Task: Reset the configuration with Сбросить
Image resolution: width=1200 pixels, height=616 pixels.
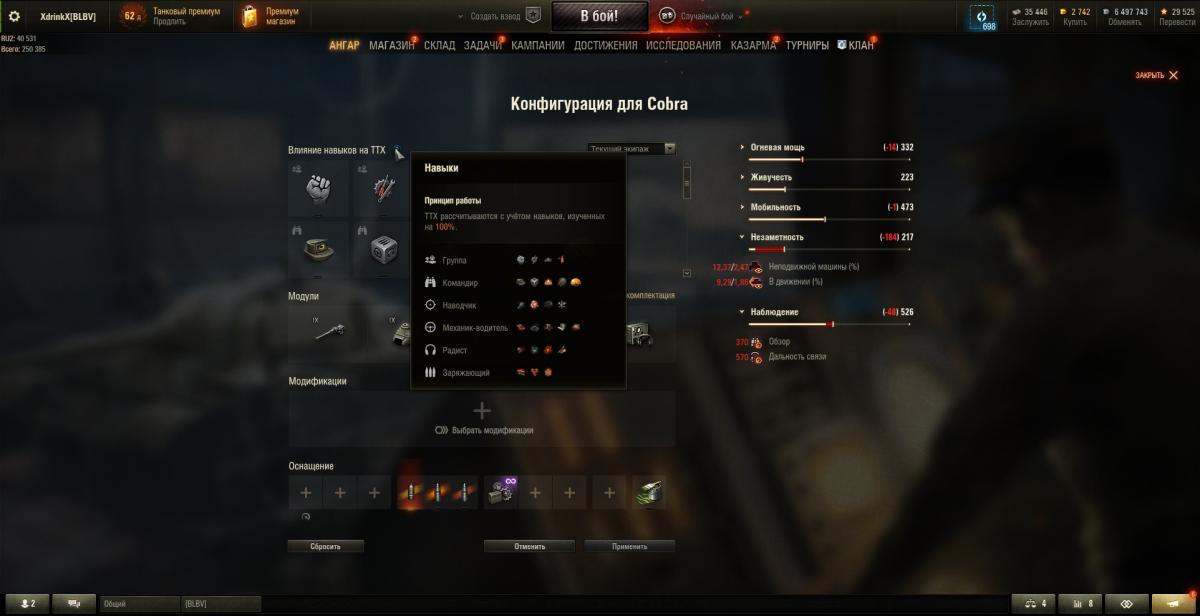Action: pyautogui.click(x=325, y=547)
